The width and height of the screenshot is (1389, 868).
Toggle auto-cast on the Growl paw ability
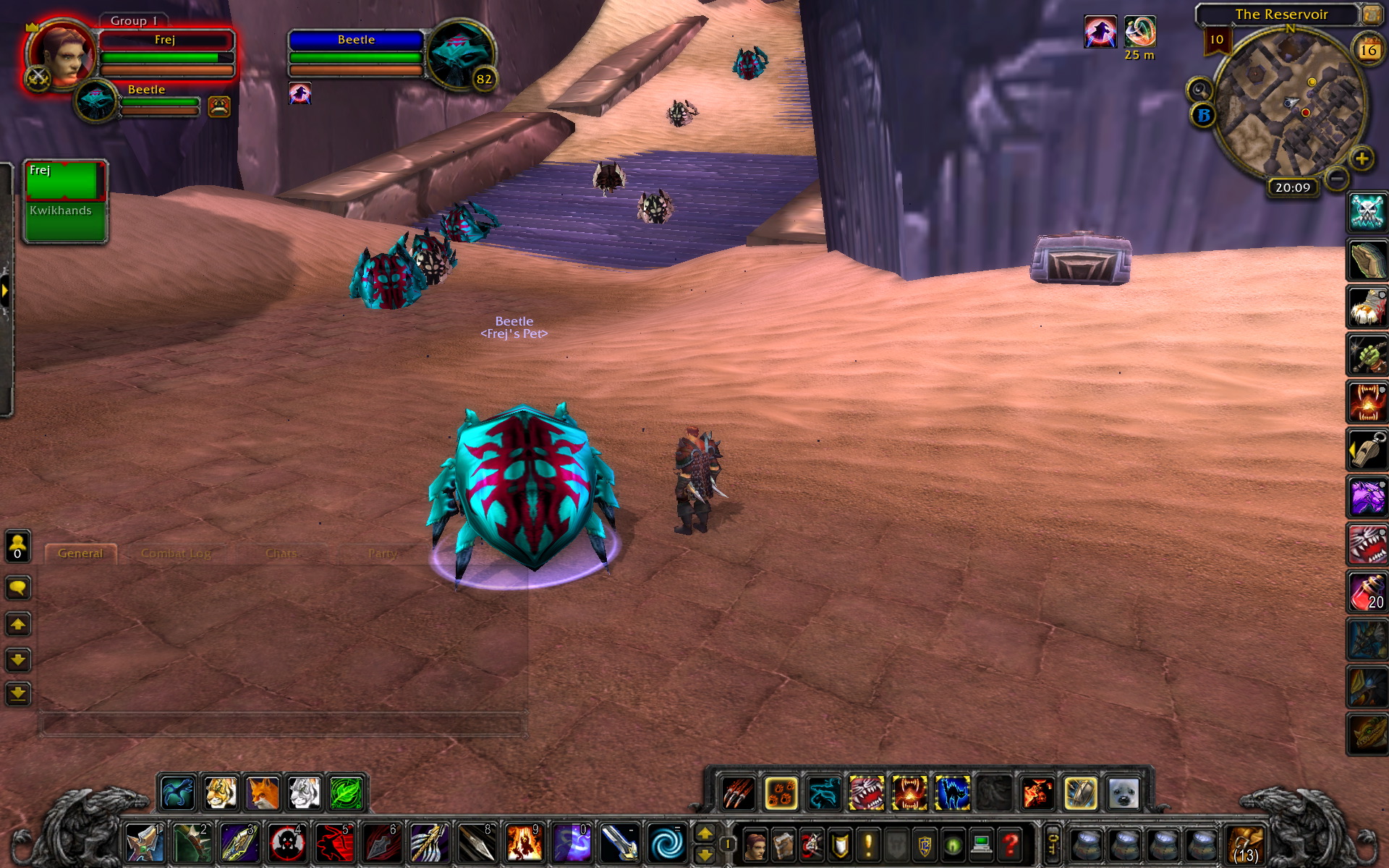[x=779, y=793]
